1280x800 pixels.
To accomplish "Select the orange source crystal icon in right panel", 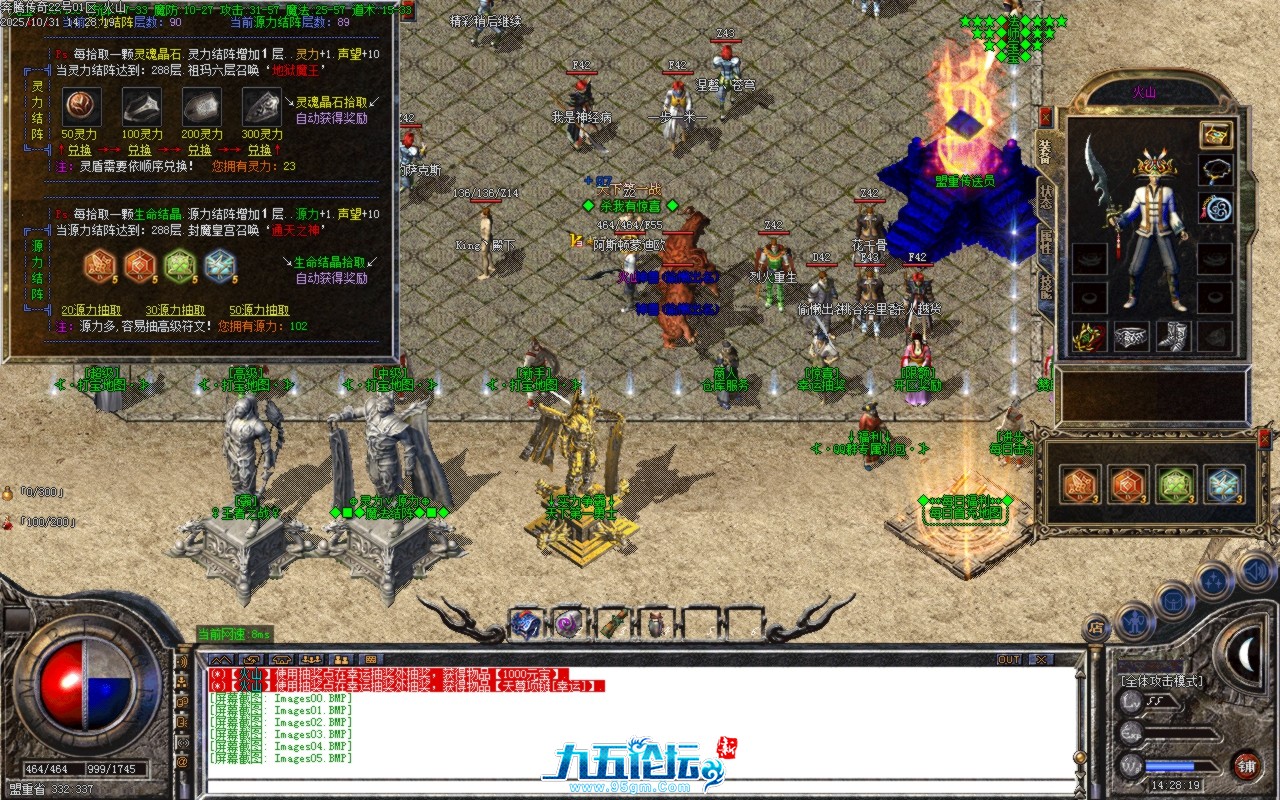I will point(1079,483).
